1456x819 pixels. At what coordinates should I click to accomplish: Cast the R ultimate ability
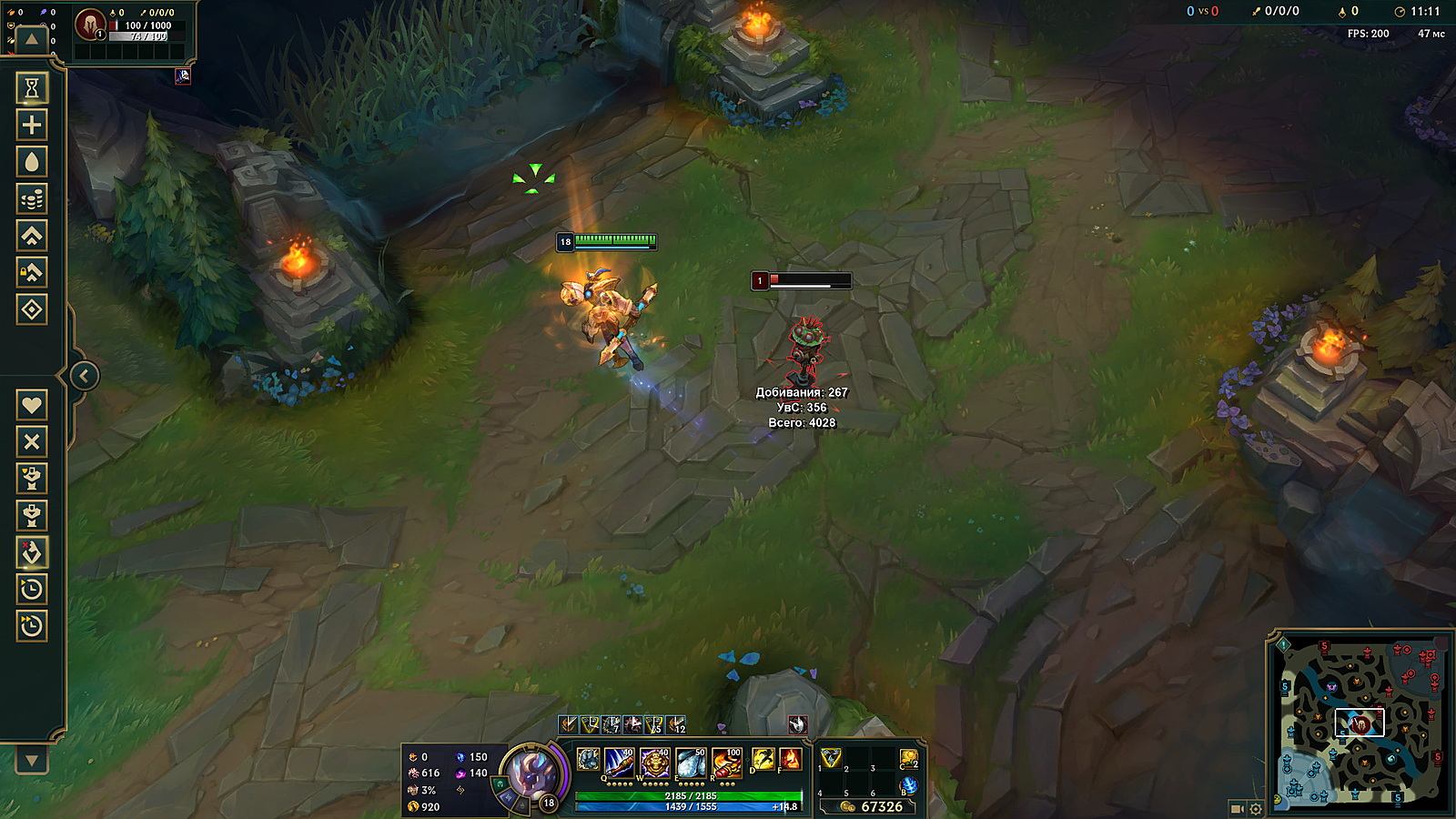pos(726,762)
